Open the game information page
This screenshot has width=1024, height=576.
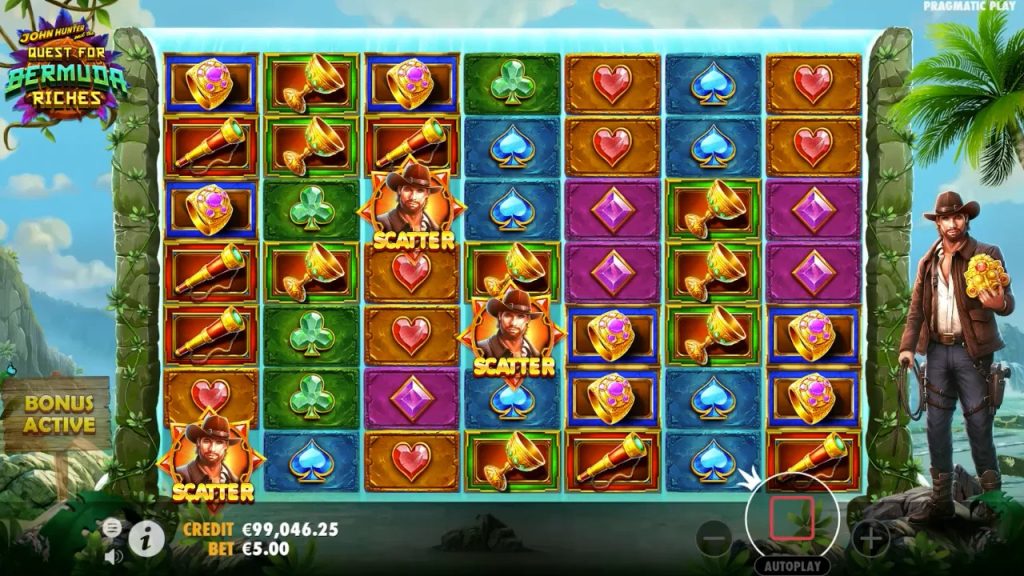point(147,538)
